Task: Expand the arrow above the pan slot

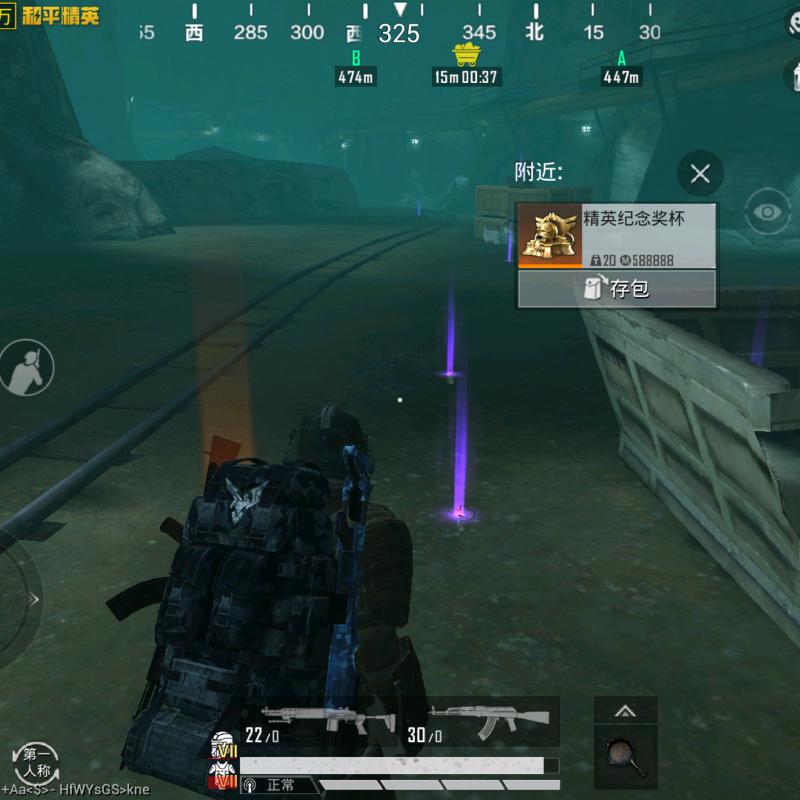Action: [x=625, y=712]
